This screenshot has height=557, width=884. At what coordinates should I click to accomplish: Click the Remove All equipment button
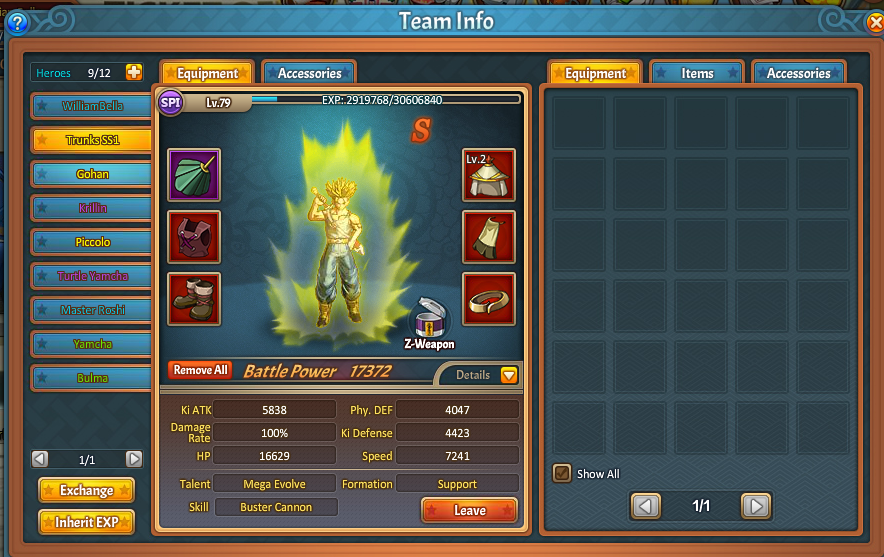[x=200, y=370]
